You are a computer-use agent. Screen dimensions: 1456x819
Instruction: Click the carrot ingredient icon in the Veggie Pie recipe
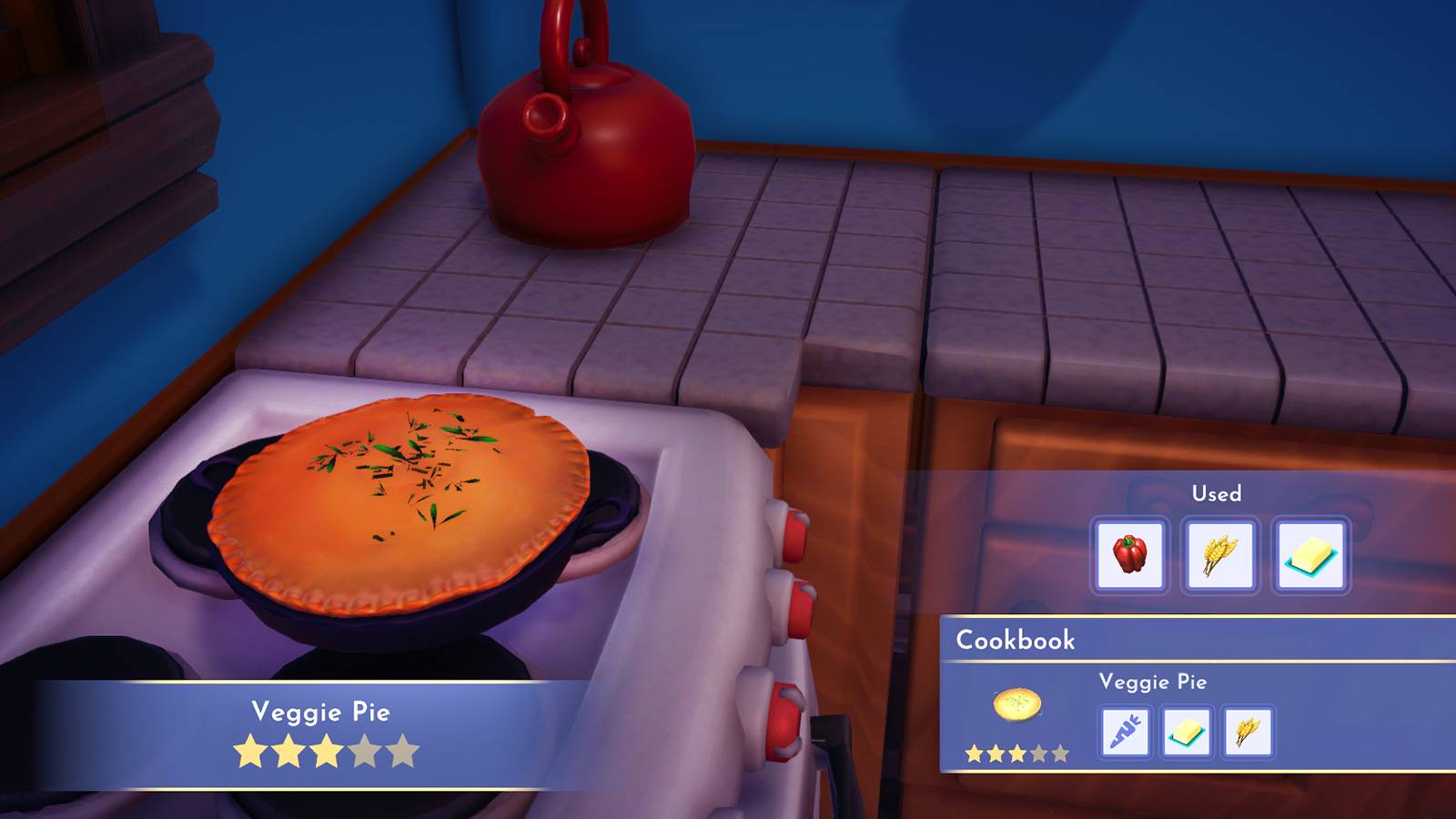(x=1125, y=733)
